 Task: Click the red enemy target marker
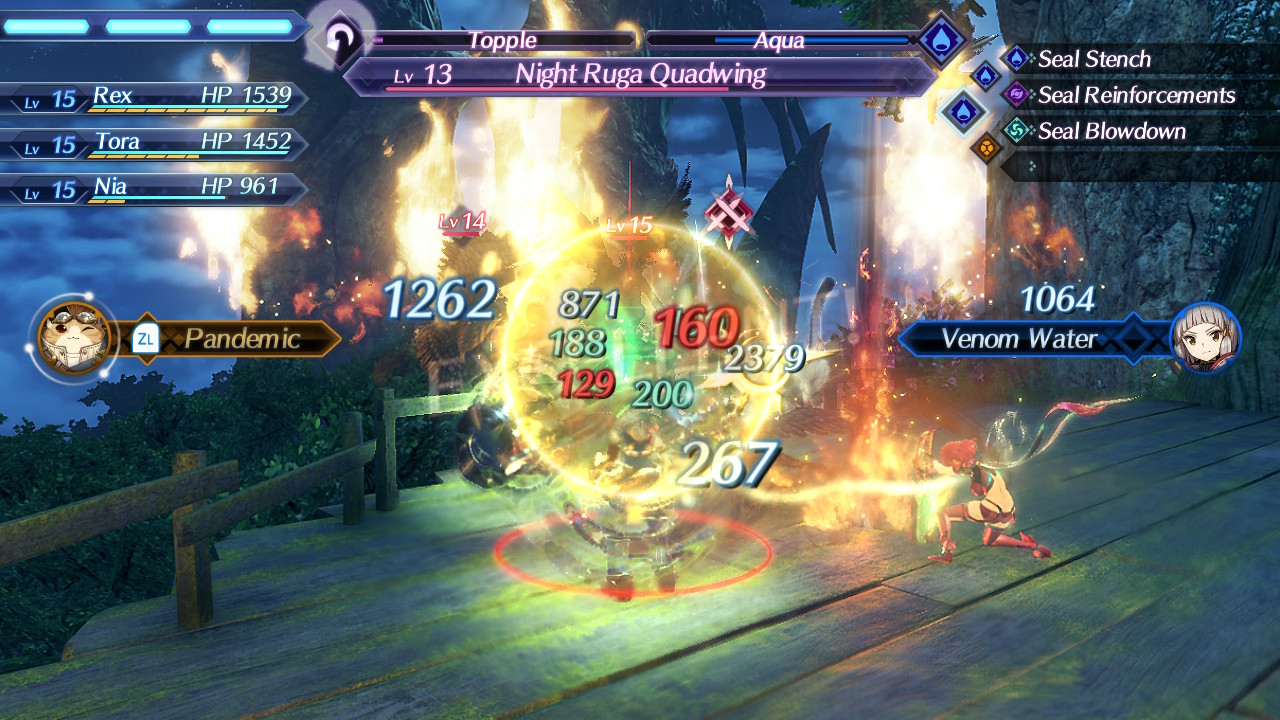point(728,212)
